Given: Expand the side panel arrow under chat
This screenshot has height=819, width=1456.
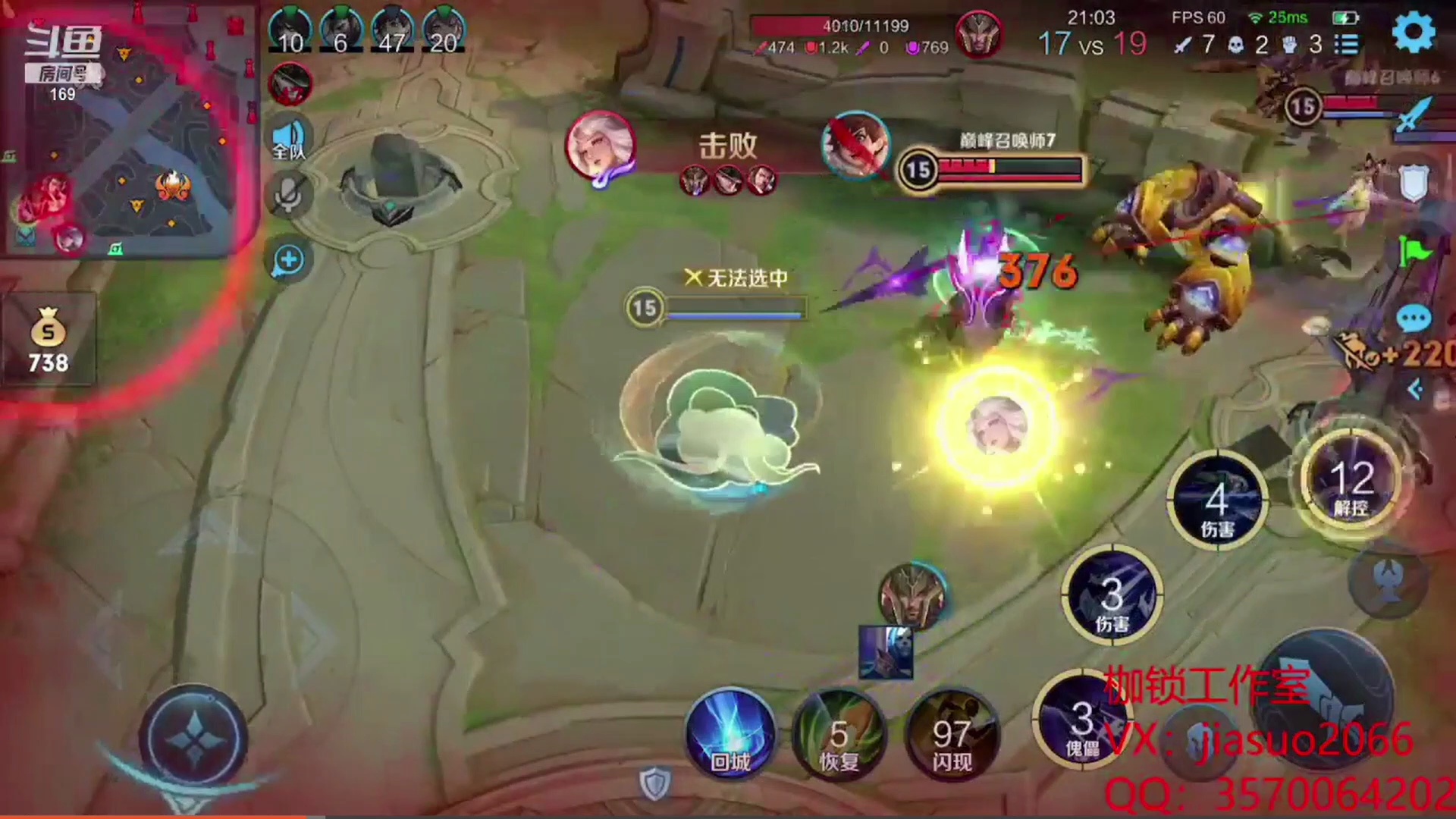Looking at the screenshot, I should pos(1415,390).
